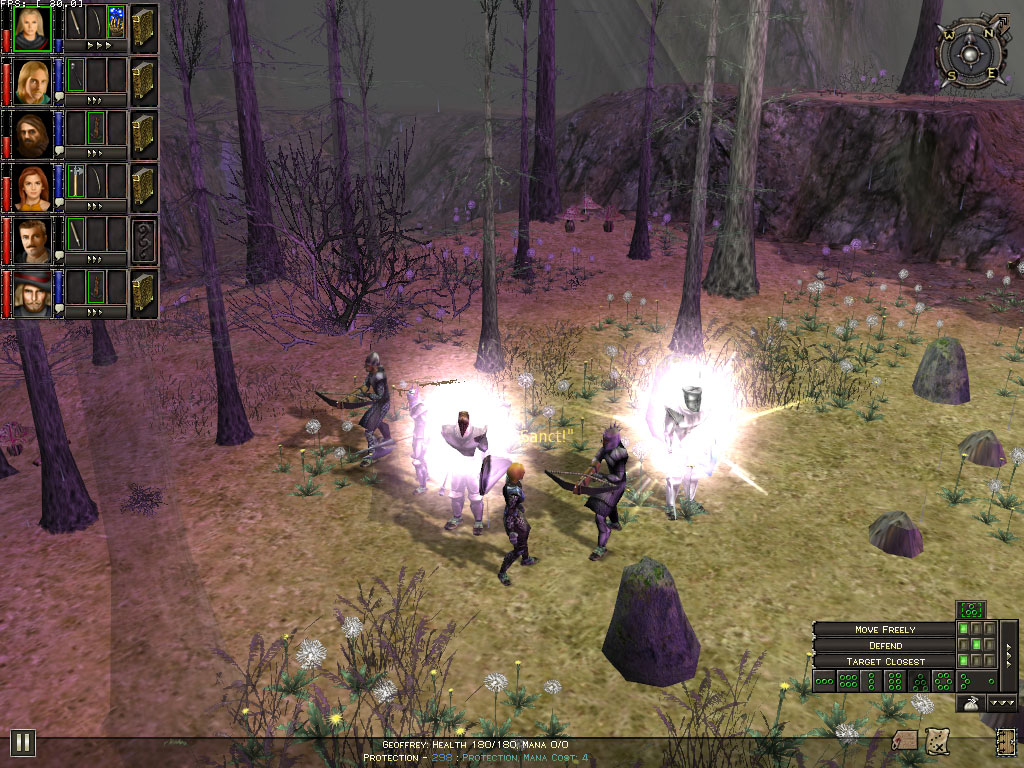The image size is (1024, 768).
Task: Open the journal tag icon
Action: (x=904, y=740)
